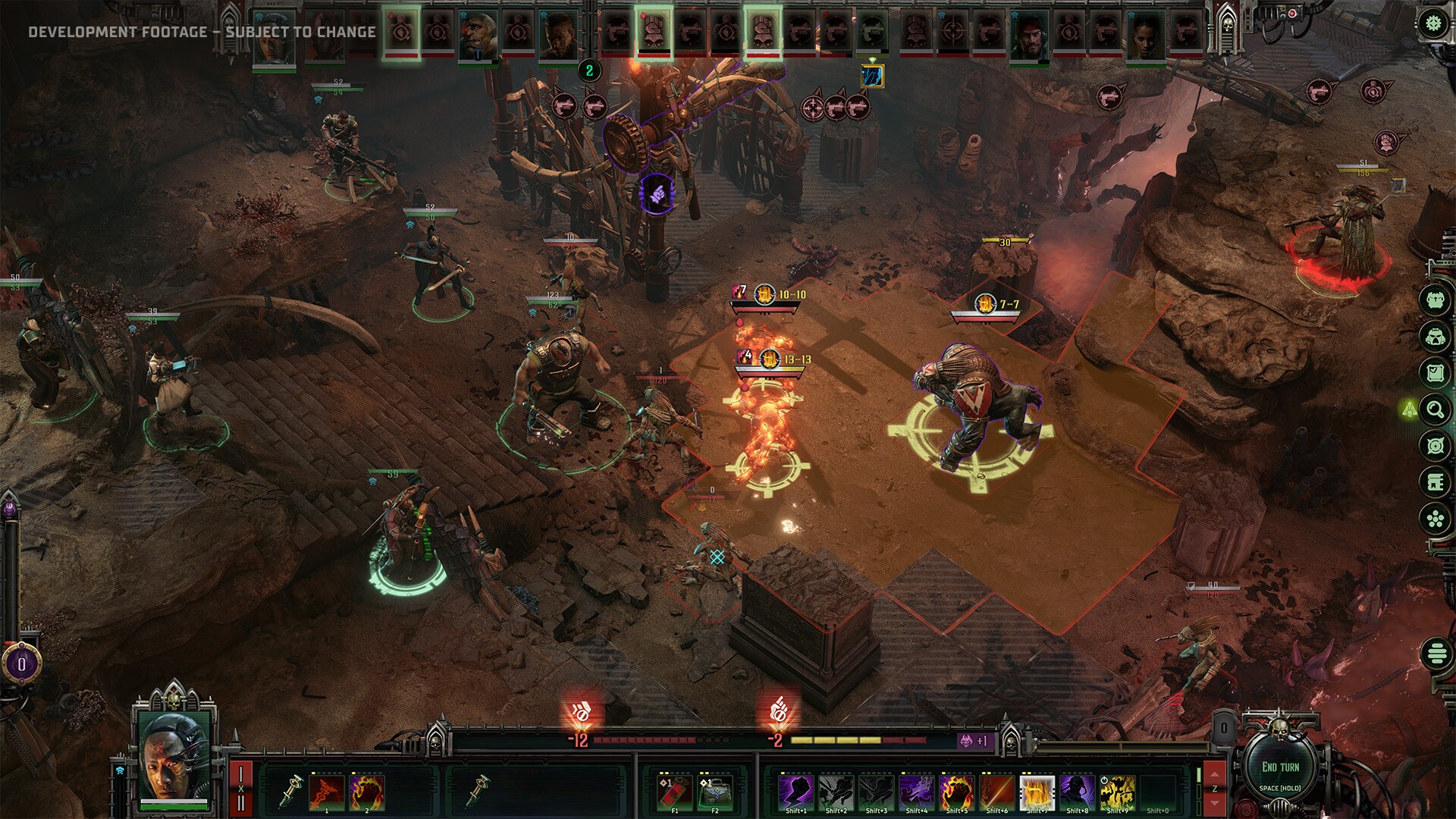1456x819 pixels.
Task: Activate the yellow splatter ability on Shift+9
Action: tap(1117, 792)
